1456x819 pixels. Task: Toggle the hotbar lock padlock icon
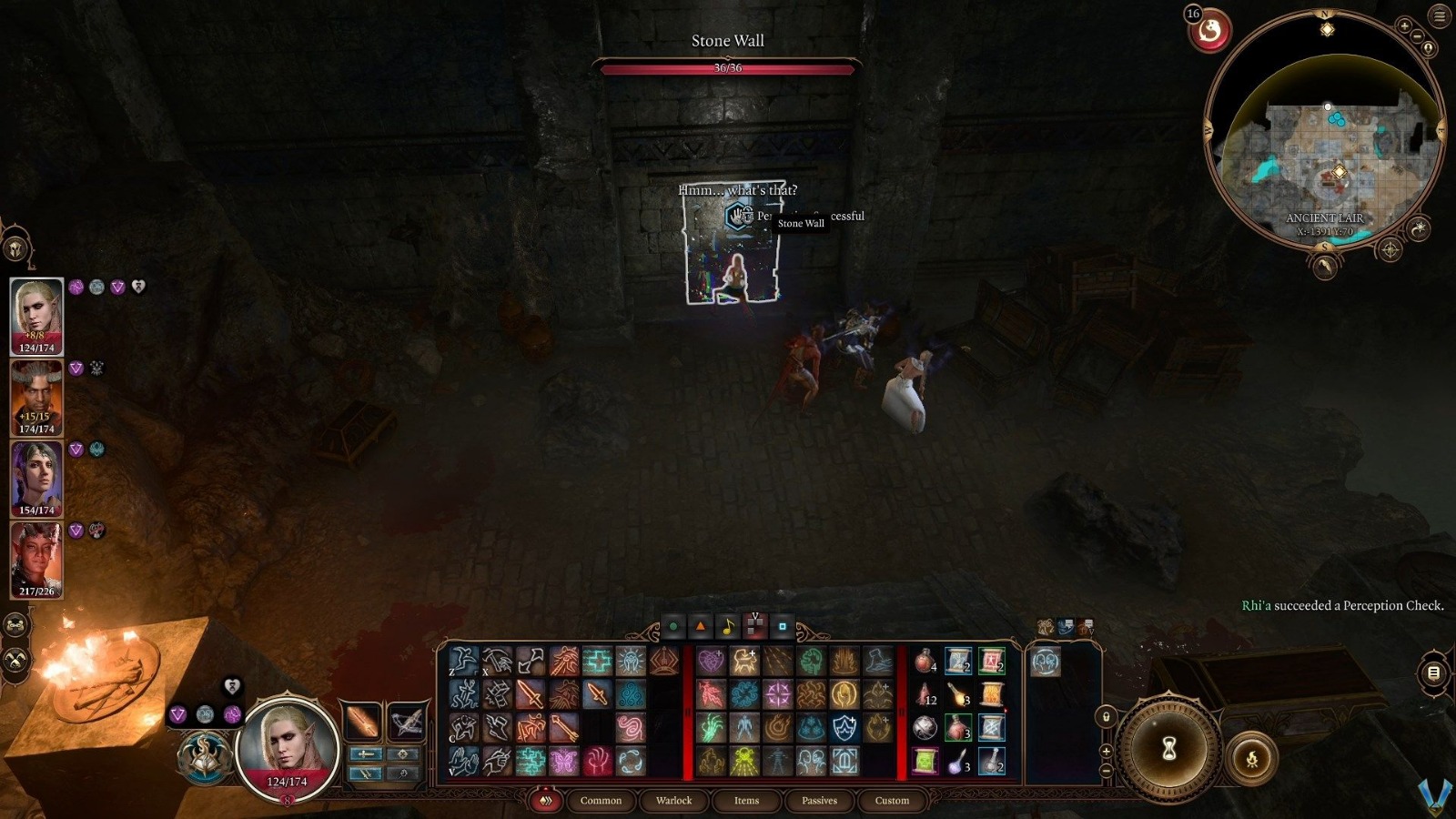point(1107,718)
